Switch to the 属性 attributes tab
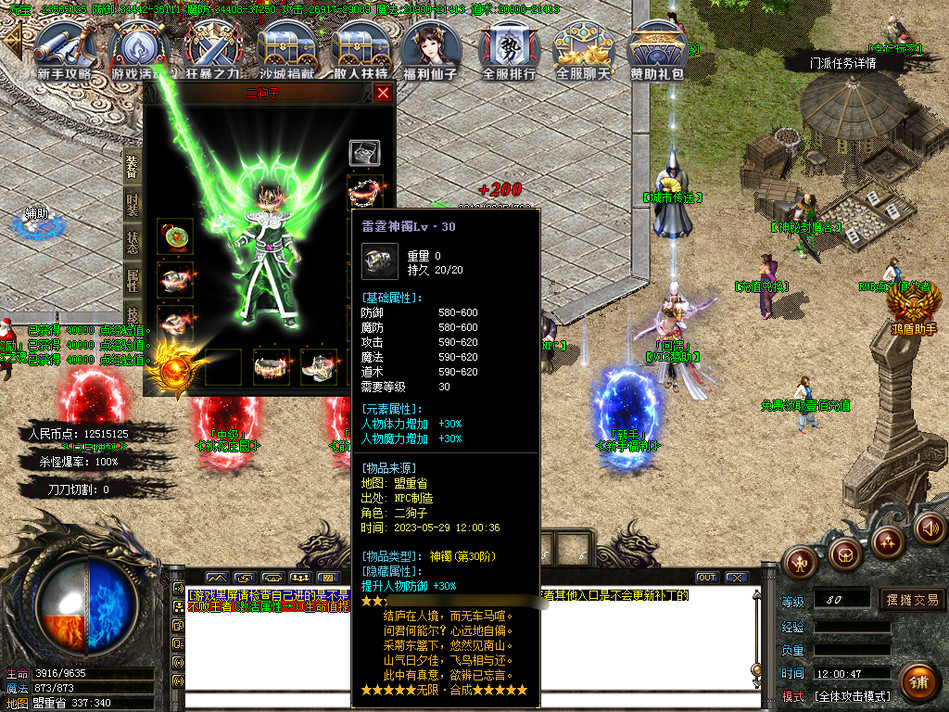This screenshot has width=949, height=712. [132, 282]
